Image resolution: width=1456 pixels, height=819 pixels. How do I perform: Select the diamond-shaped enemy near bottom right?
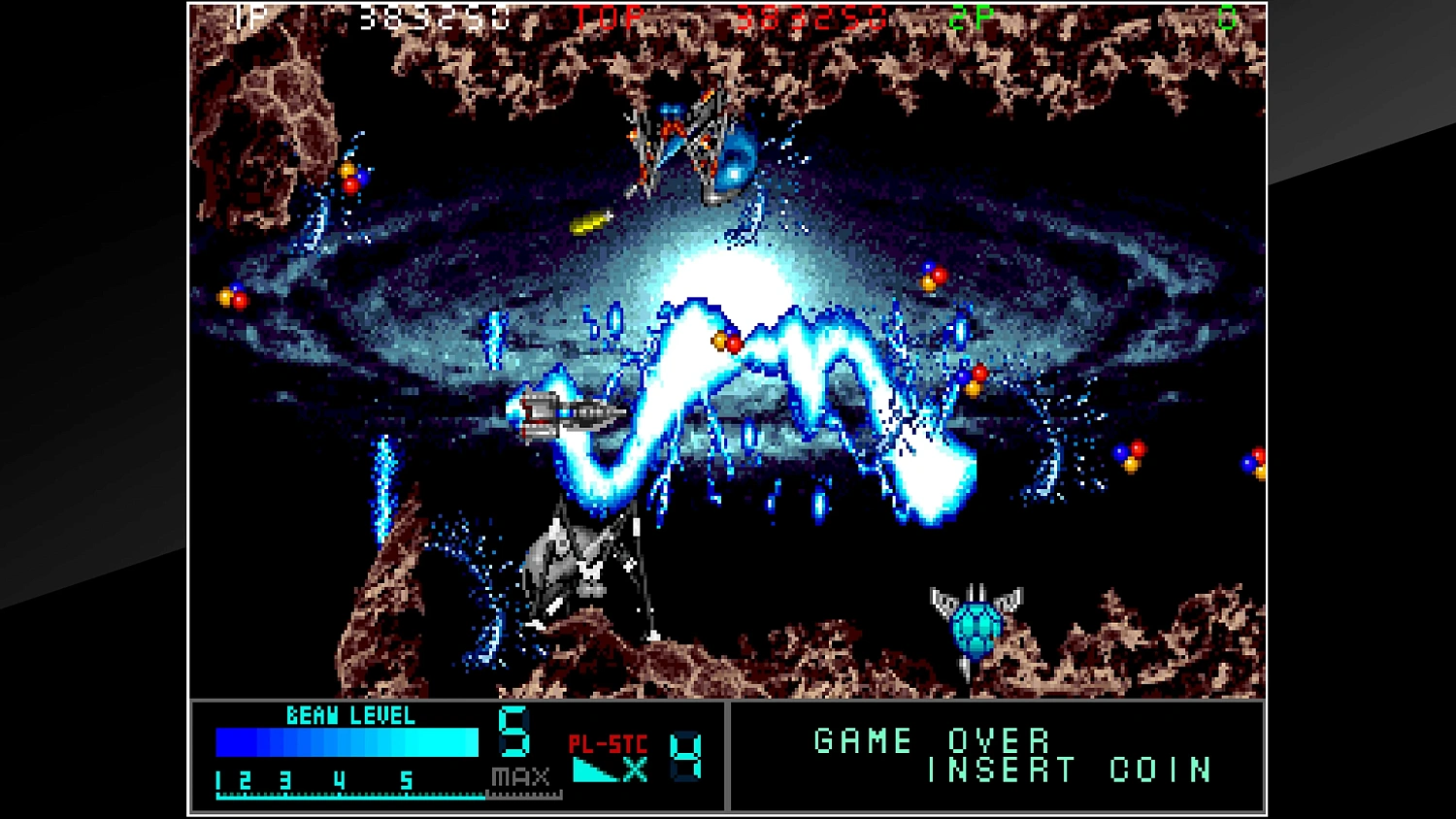tap(976, 626)
